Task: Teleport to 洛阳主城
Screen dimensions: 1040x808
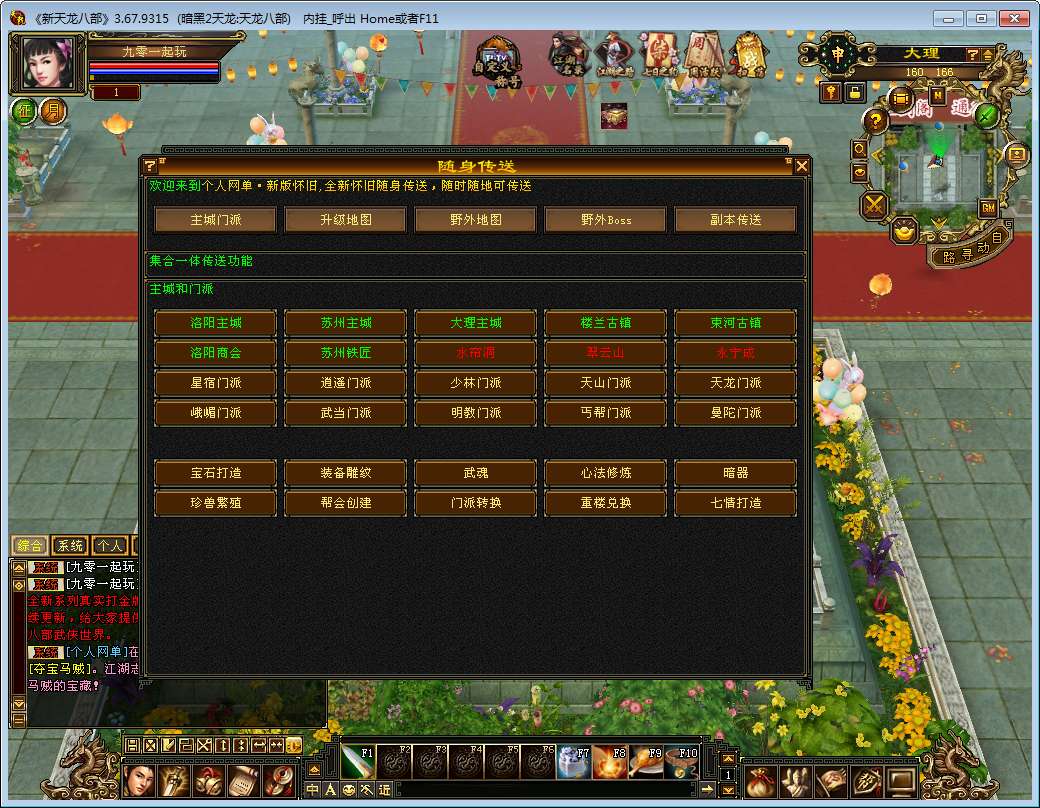Action: click(216, 323)
